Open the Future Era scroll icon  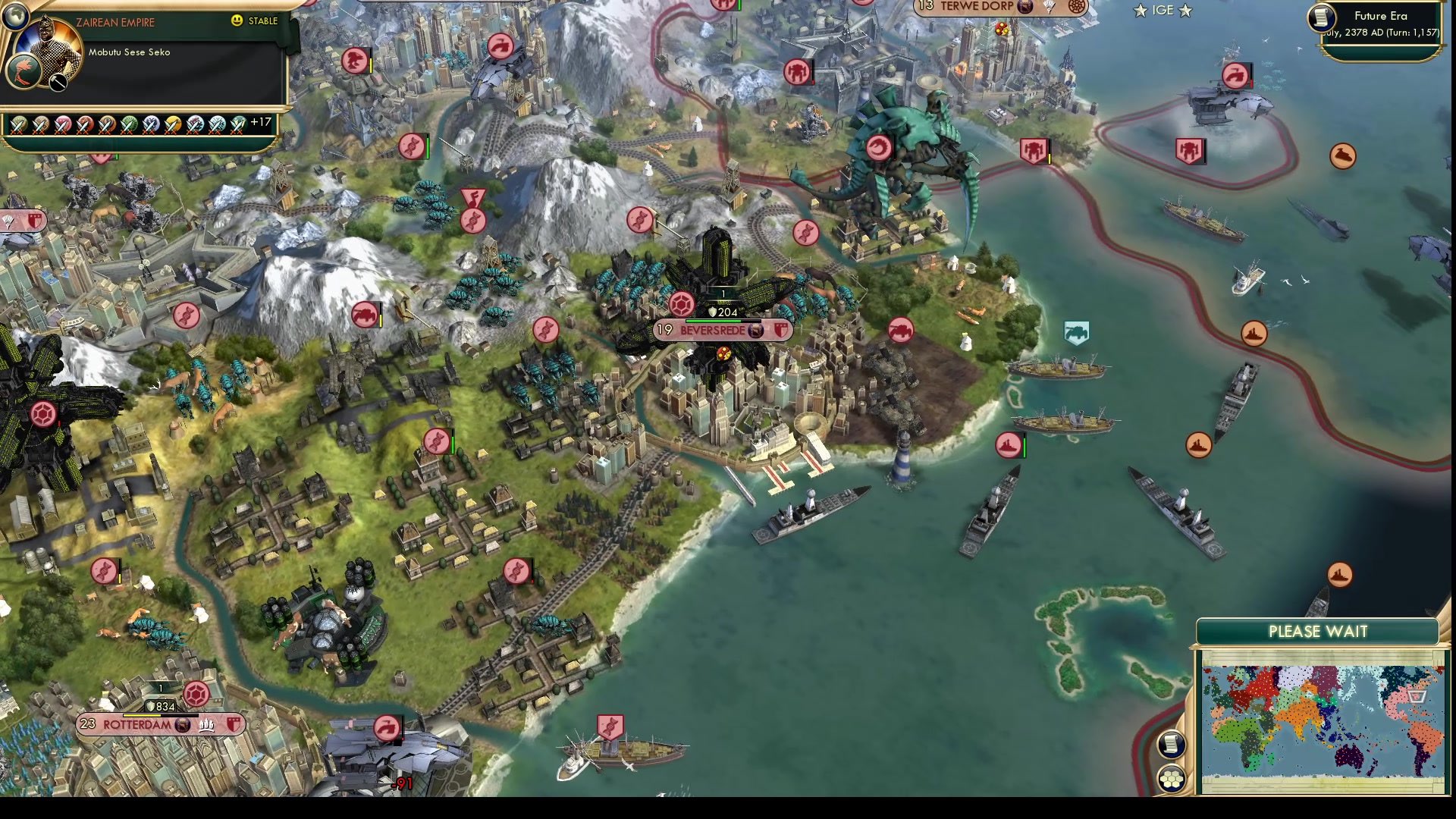(1321, 19)
